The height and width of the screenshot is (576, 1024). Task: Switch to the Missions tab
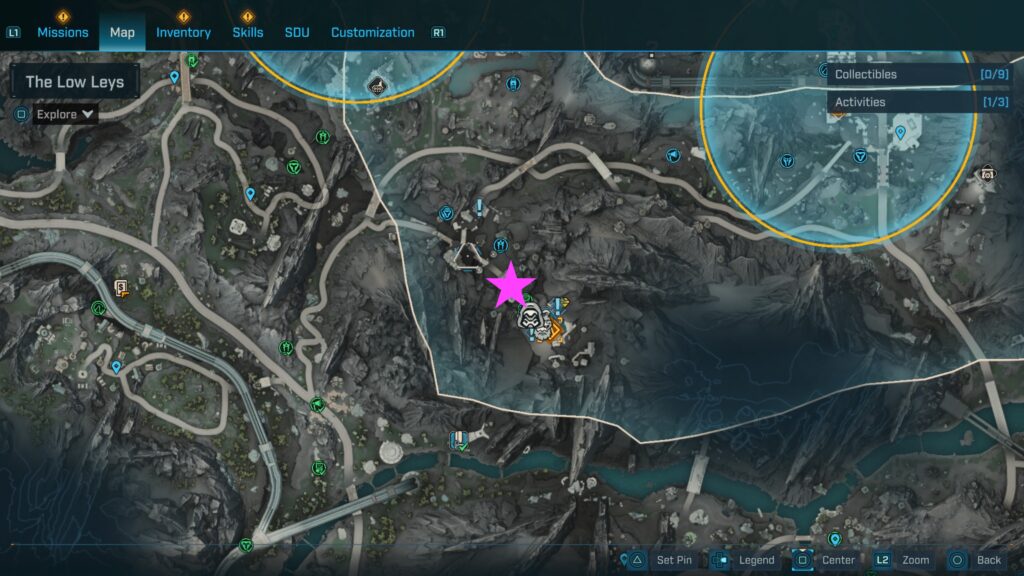[63, 32]
